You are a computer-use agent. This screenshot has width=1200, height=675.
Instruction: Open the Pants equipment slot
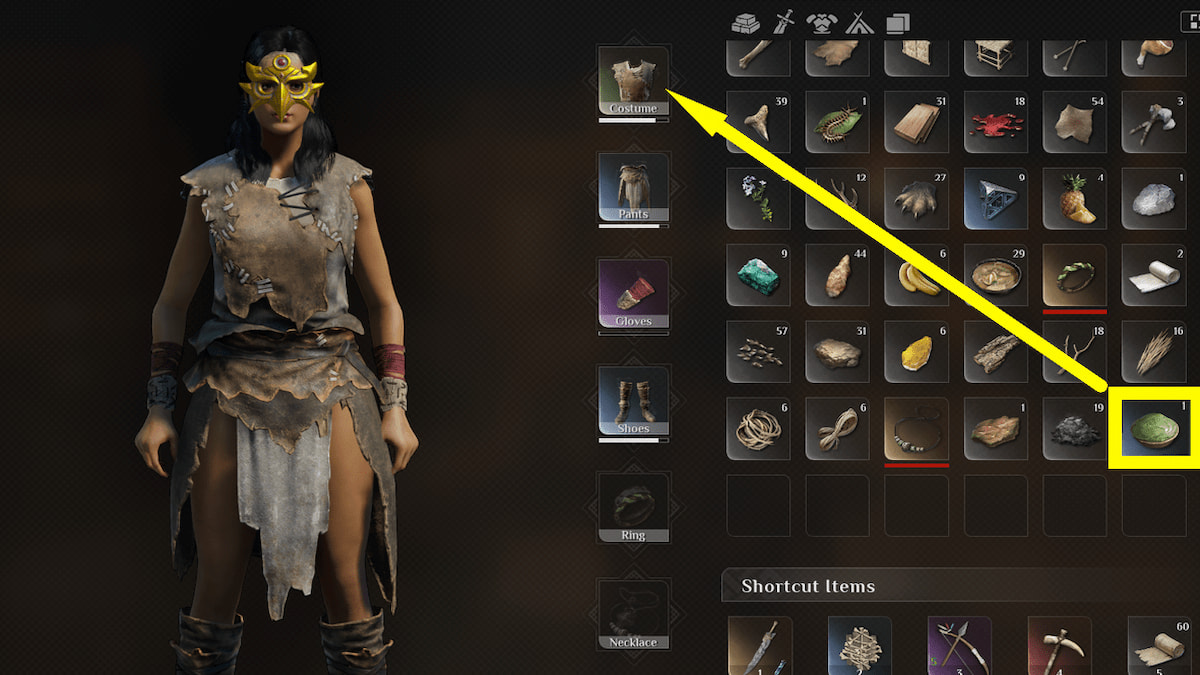coord(633,186)
